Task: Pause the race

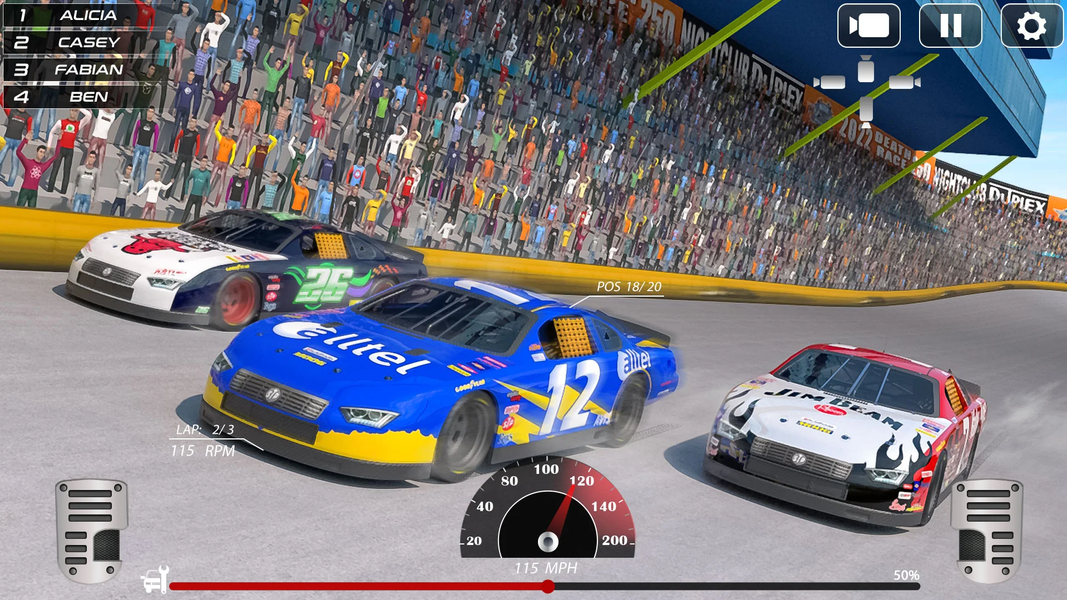Action: click(950, 26)
